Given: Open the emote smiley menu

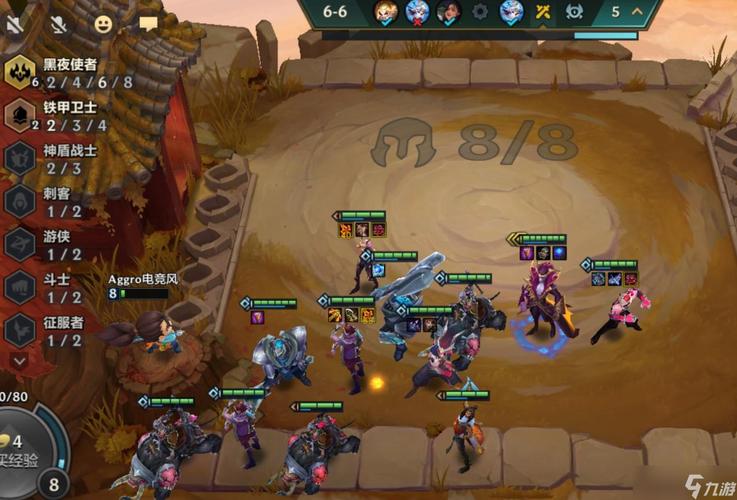Looking at the screenshot, I should 104,22.
